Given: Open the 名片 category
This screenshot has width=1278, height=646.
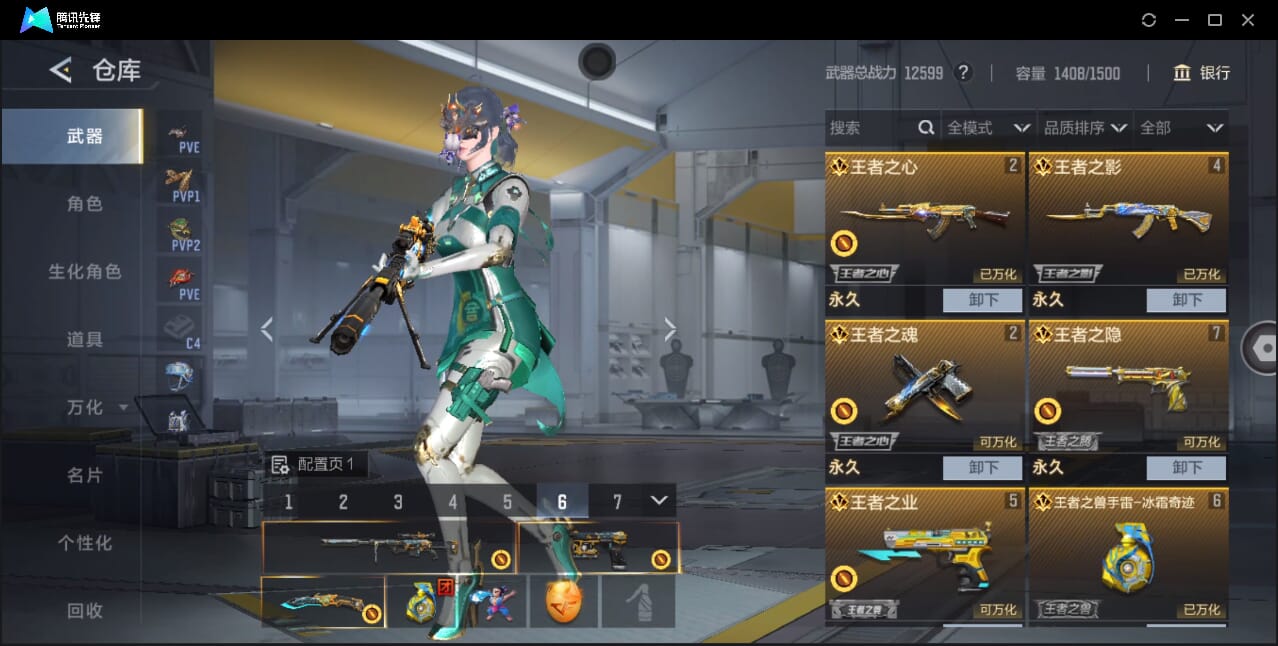Looking at the screenshot, I should 84,475.
